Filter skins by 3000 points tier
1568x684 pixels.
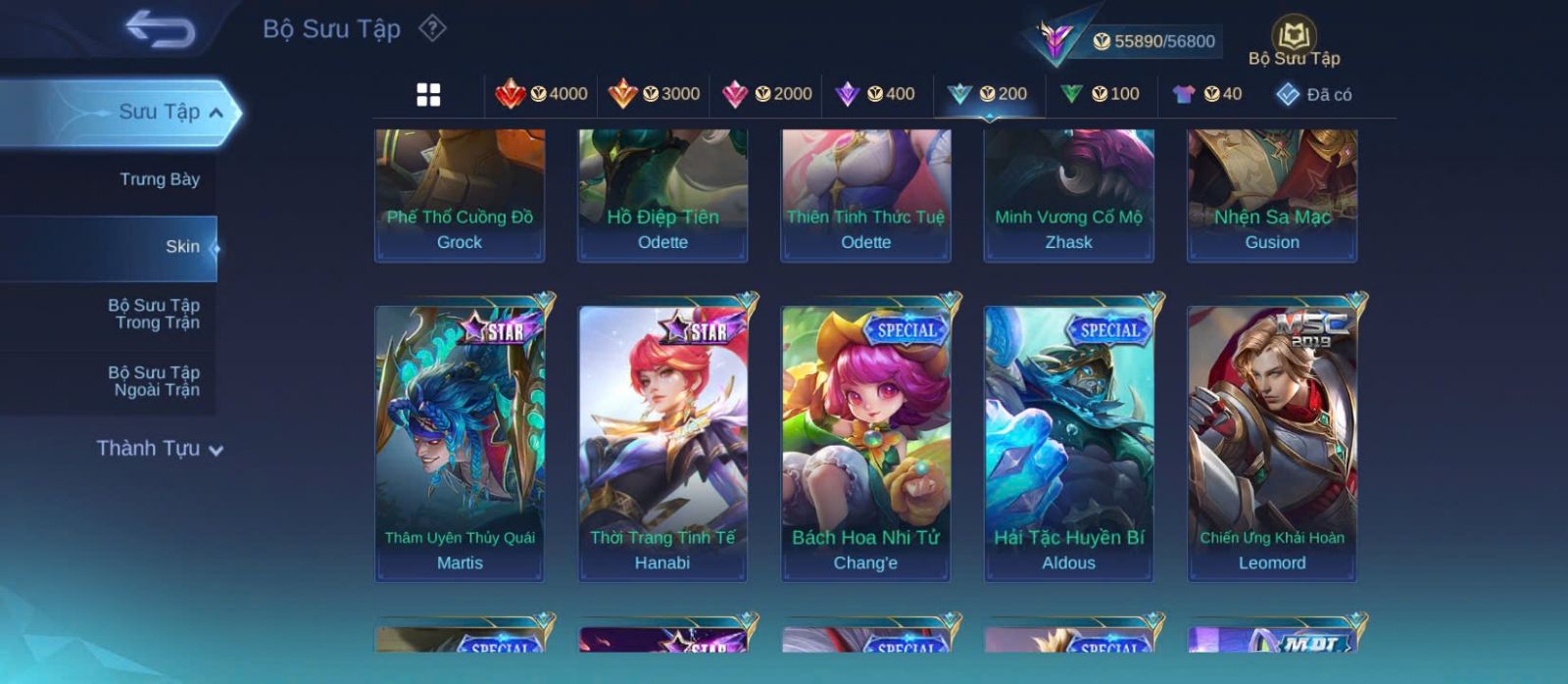pos(654,94)
